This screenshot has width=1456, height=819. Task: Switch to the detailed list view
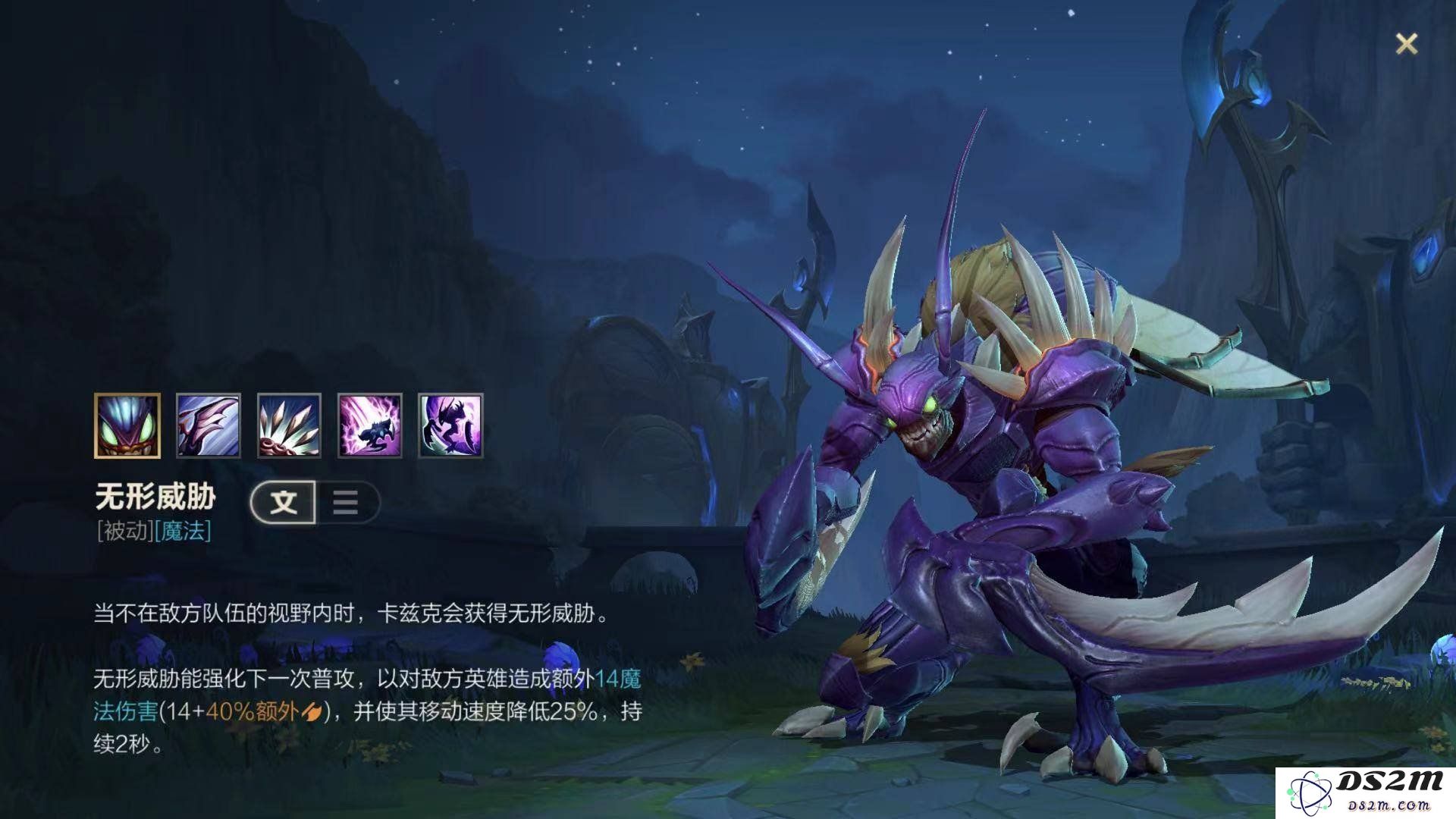tap(346, 502)
